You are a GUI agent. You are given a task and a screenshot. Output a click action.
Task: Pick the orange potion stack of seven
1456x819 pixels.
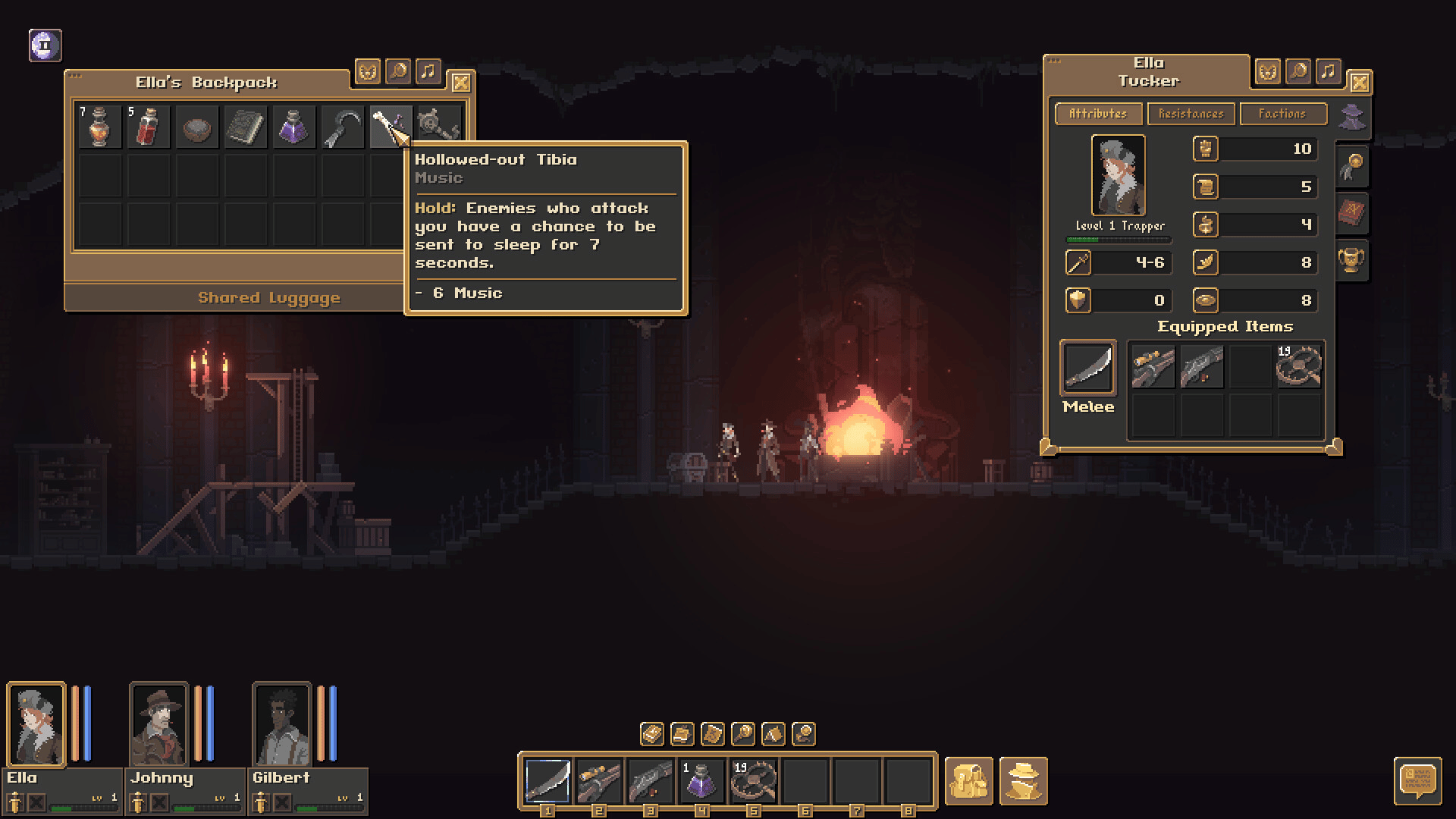100,127
